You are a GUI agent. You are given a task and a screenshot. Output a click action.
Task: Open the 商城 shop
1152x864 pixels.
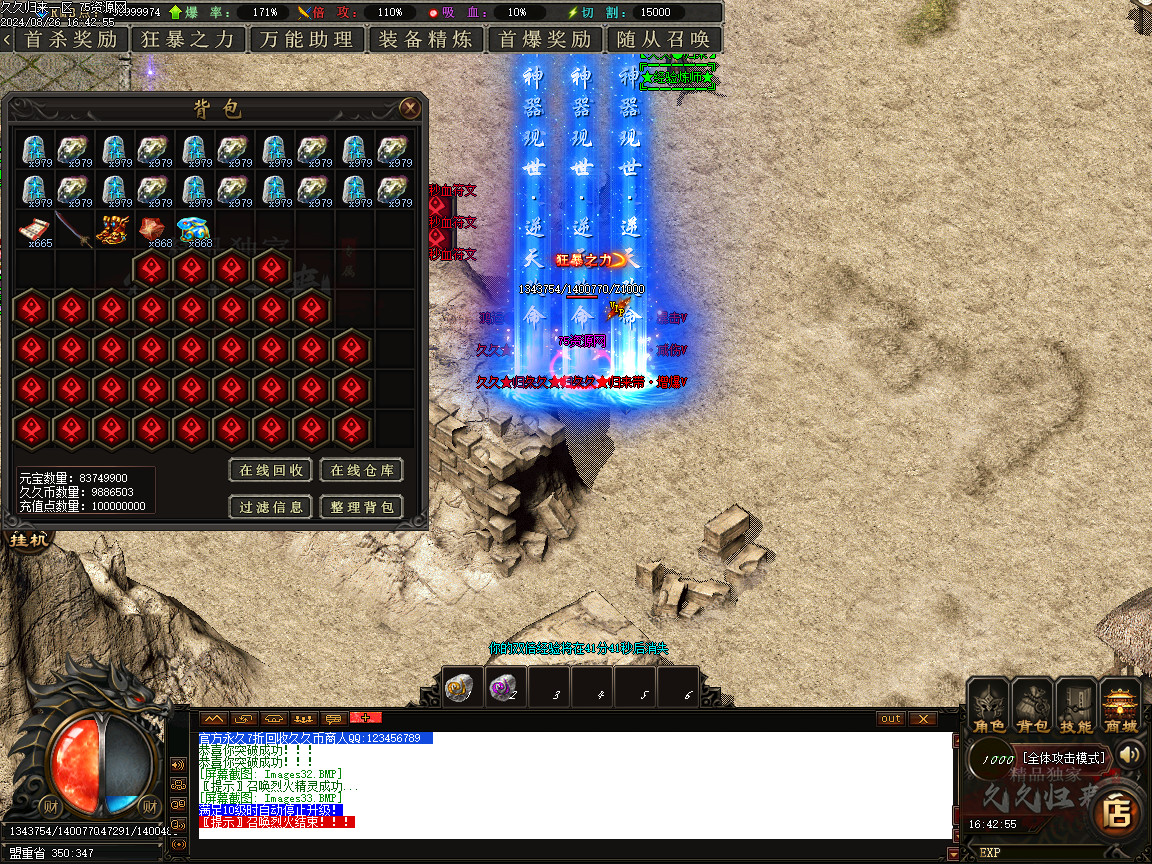pos(1120,706)
